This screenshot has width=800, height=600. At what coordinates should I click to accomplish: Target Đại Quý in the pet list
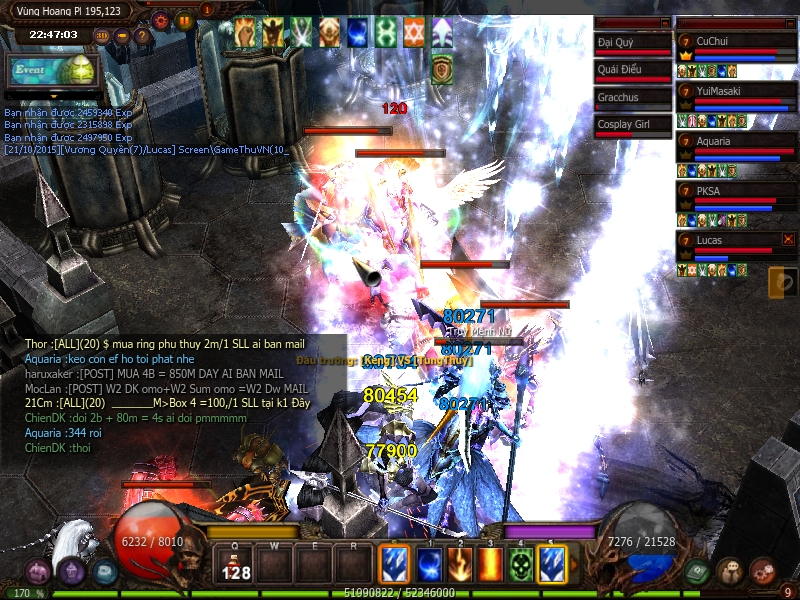coord(632,44)
